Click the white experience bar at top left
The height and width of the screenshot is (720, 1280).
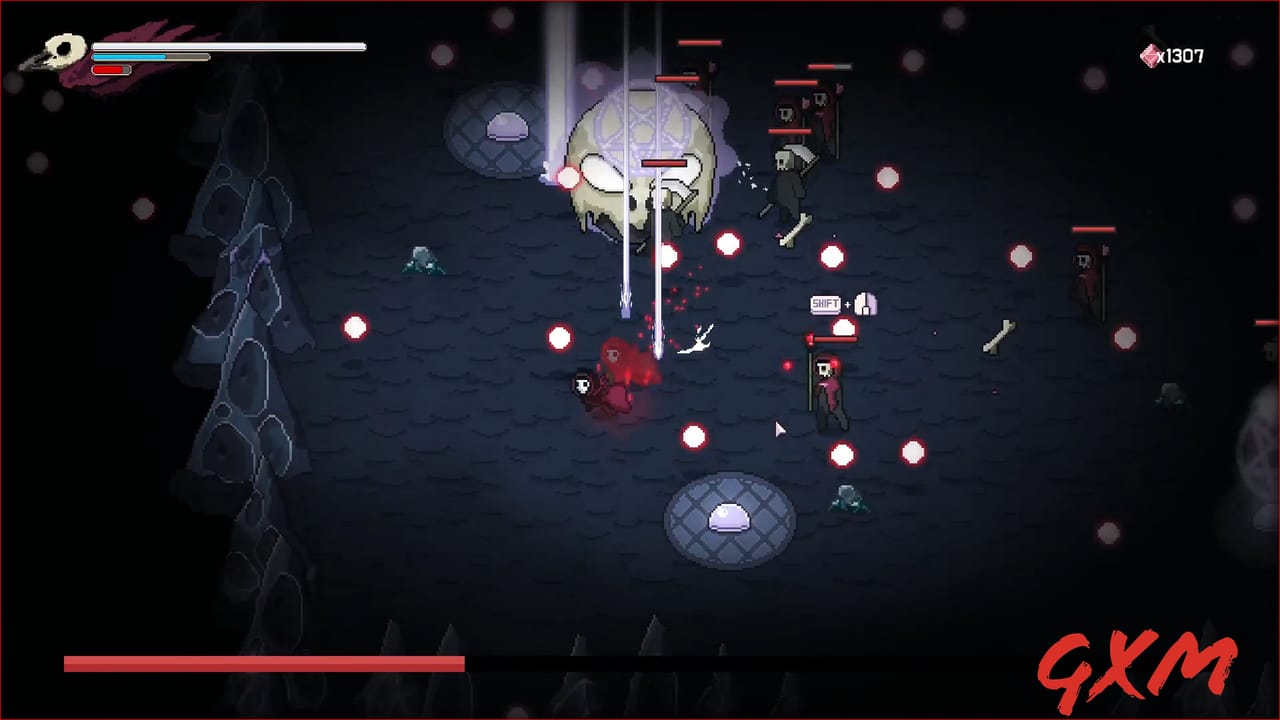click(230, 46)
